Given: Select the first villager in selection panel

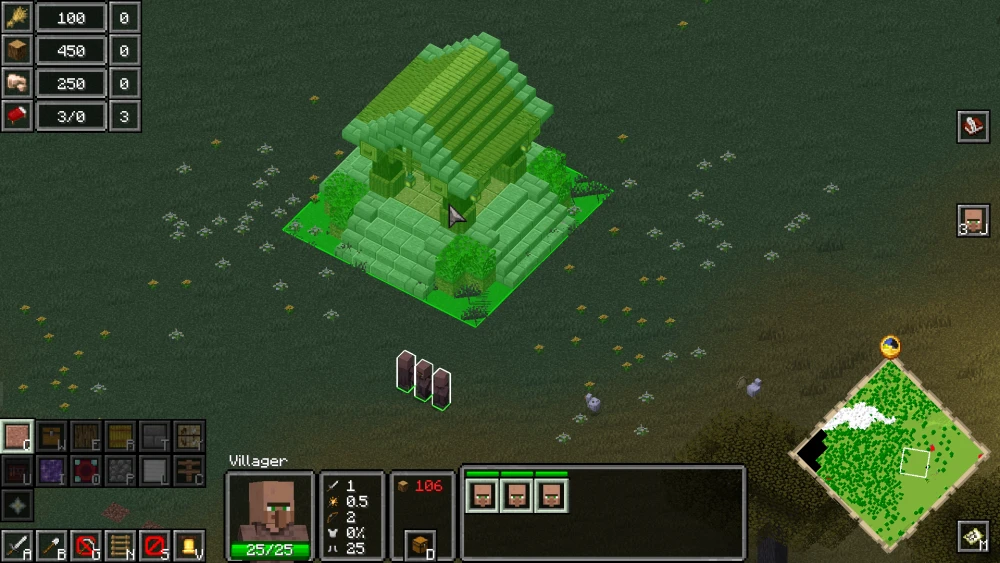Looking at the screenshot, I should point(483,495).
